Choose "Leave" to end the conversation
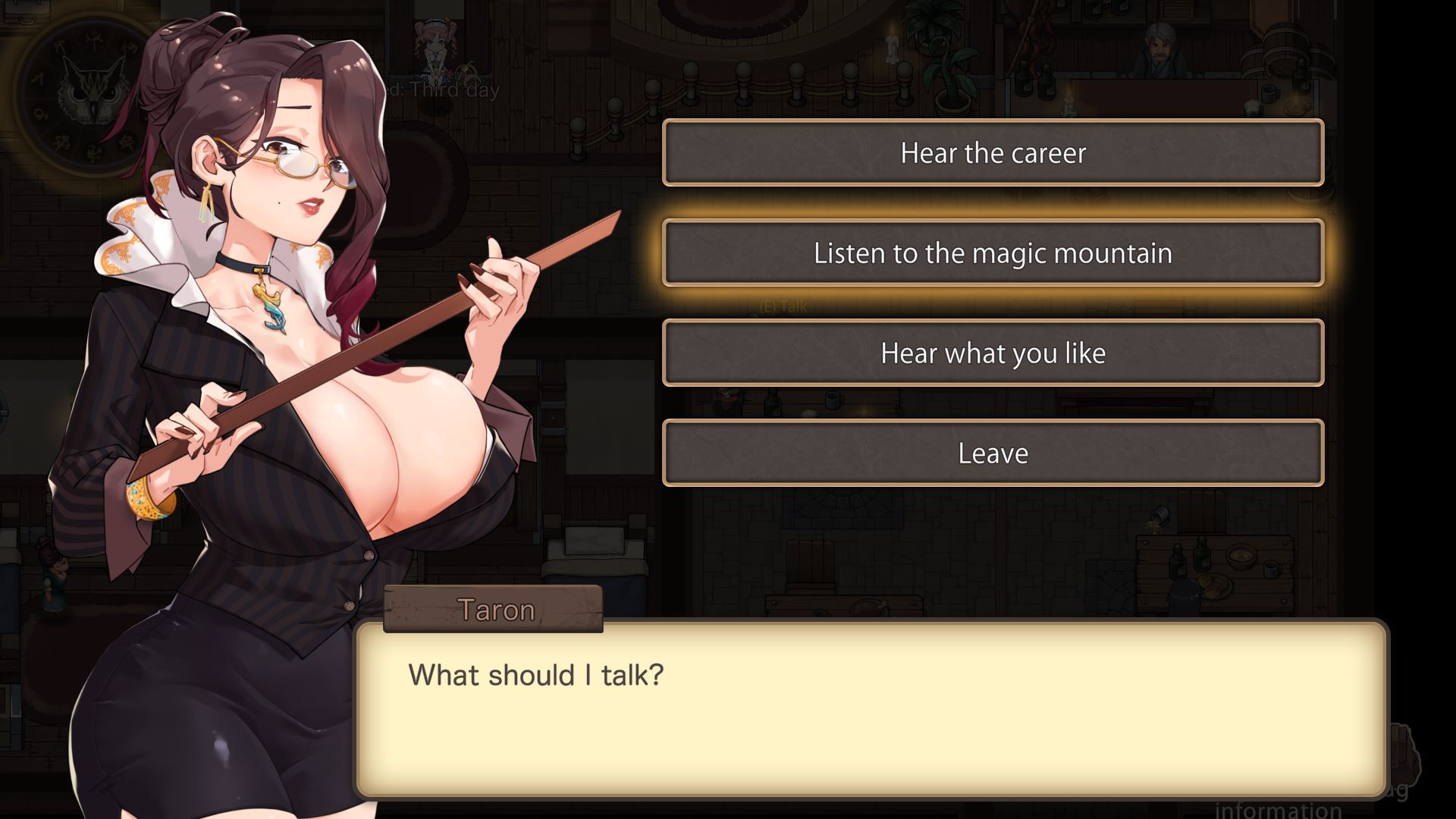 (993, 453)
